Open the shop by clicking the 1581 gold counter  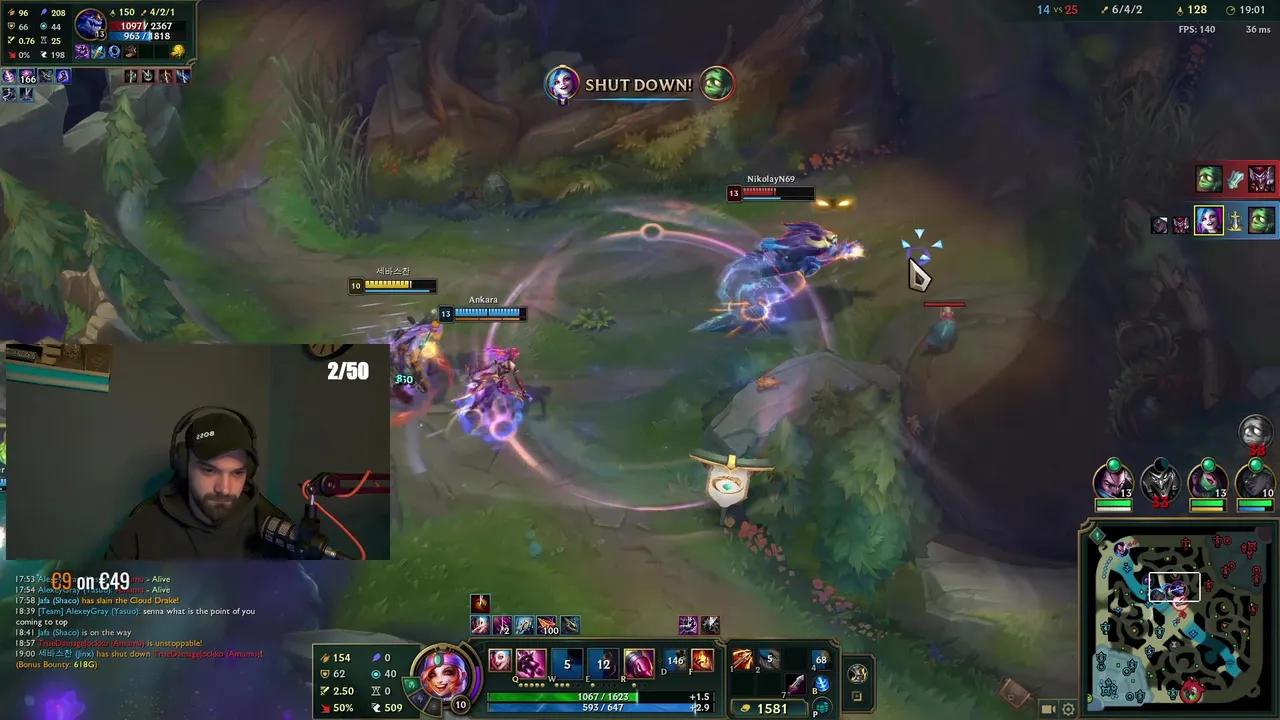pyautogui.click(x=771, y=707)
